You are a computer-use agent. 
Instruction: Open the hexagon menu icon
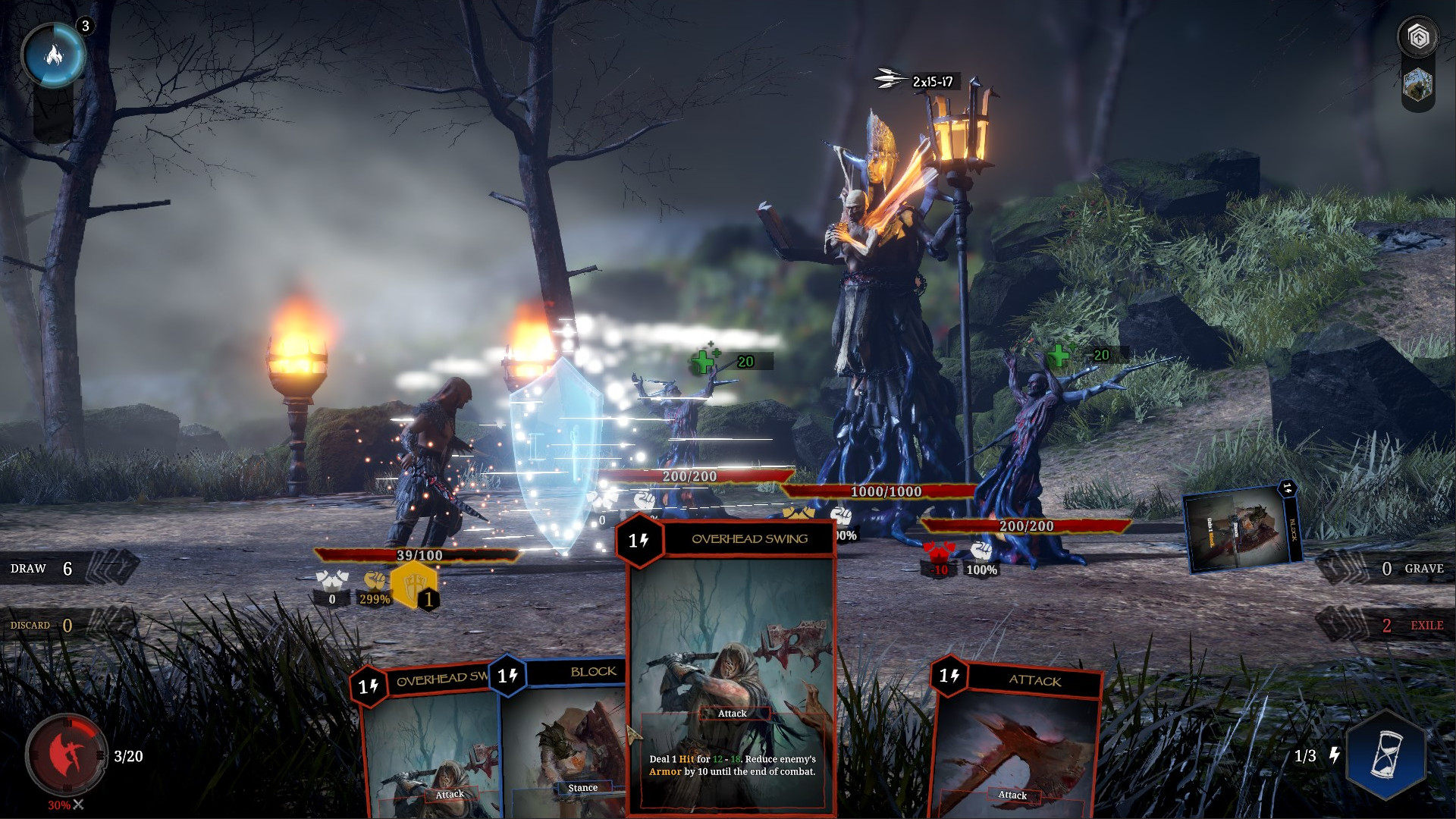(x=1418, y=36)
